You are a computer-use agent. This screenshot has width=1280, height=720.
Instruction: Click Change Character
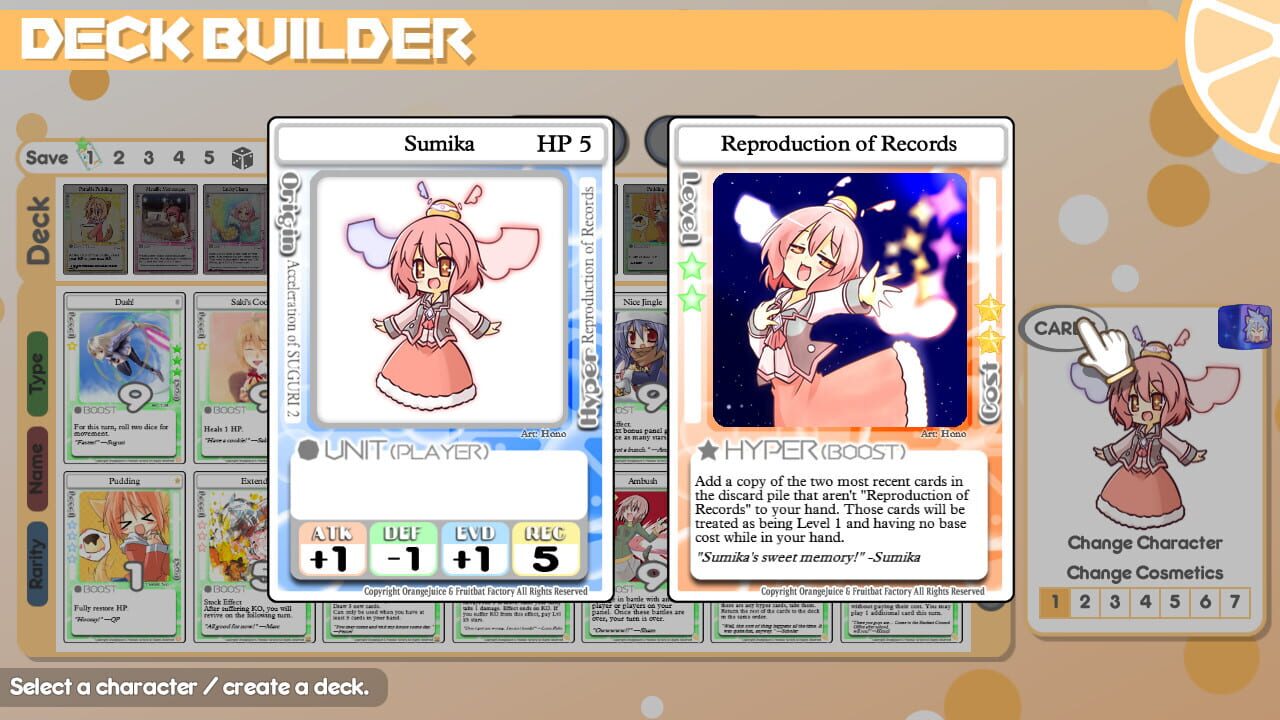pyautogui.click(x=1146, y=543)
